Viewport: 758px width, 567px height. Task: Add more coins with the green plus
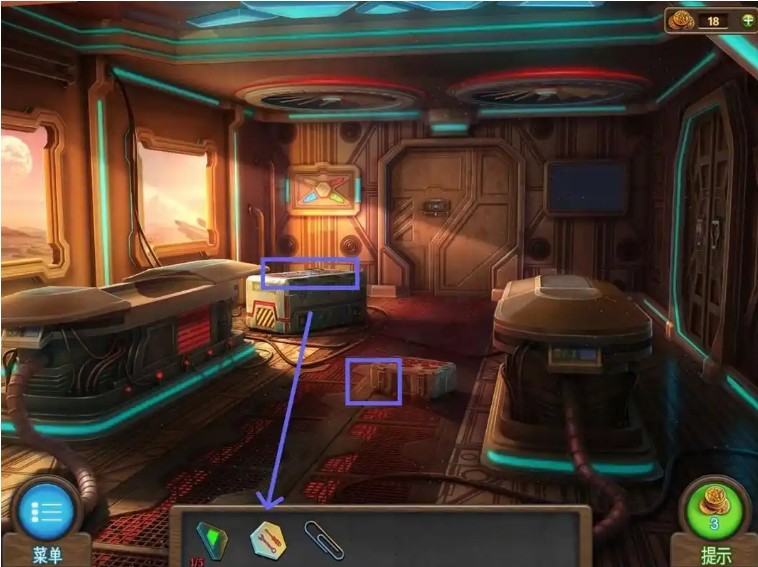[741, 22]
